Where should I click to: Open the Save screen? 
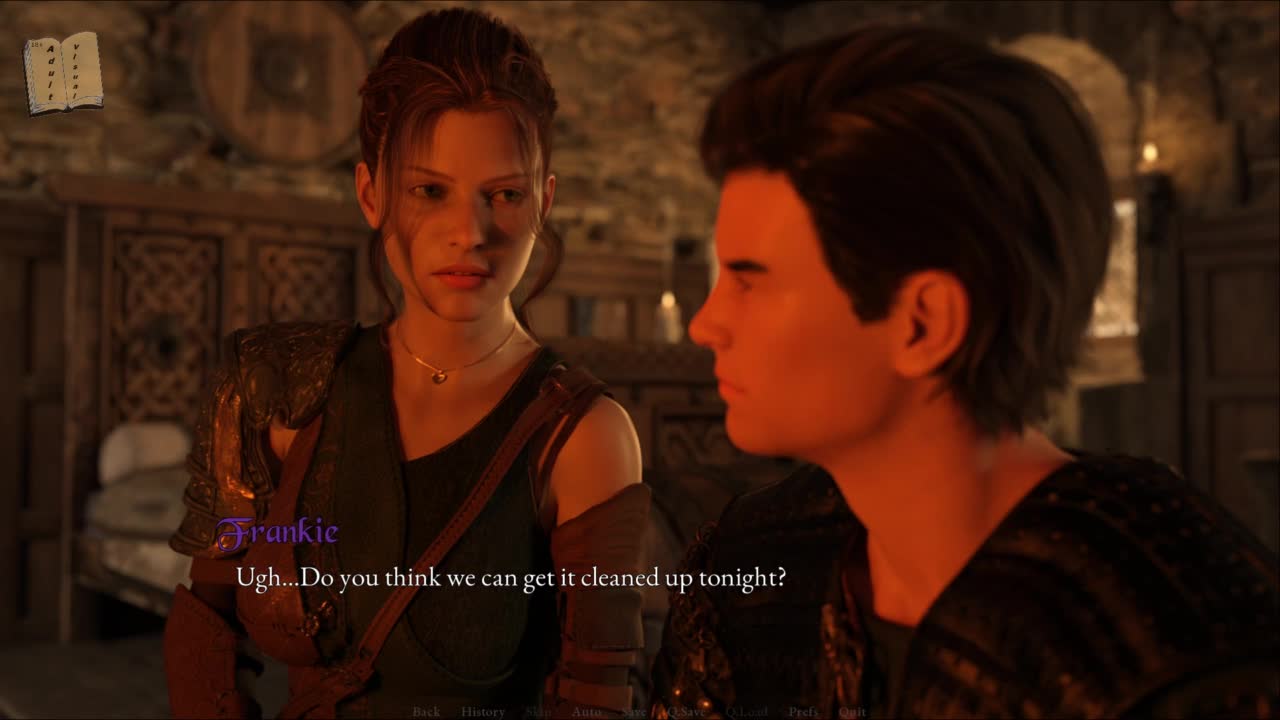click(x=633, y=712)
